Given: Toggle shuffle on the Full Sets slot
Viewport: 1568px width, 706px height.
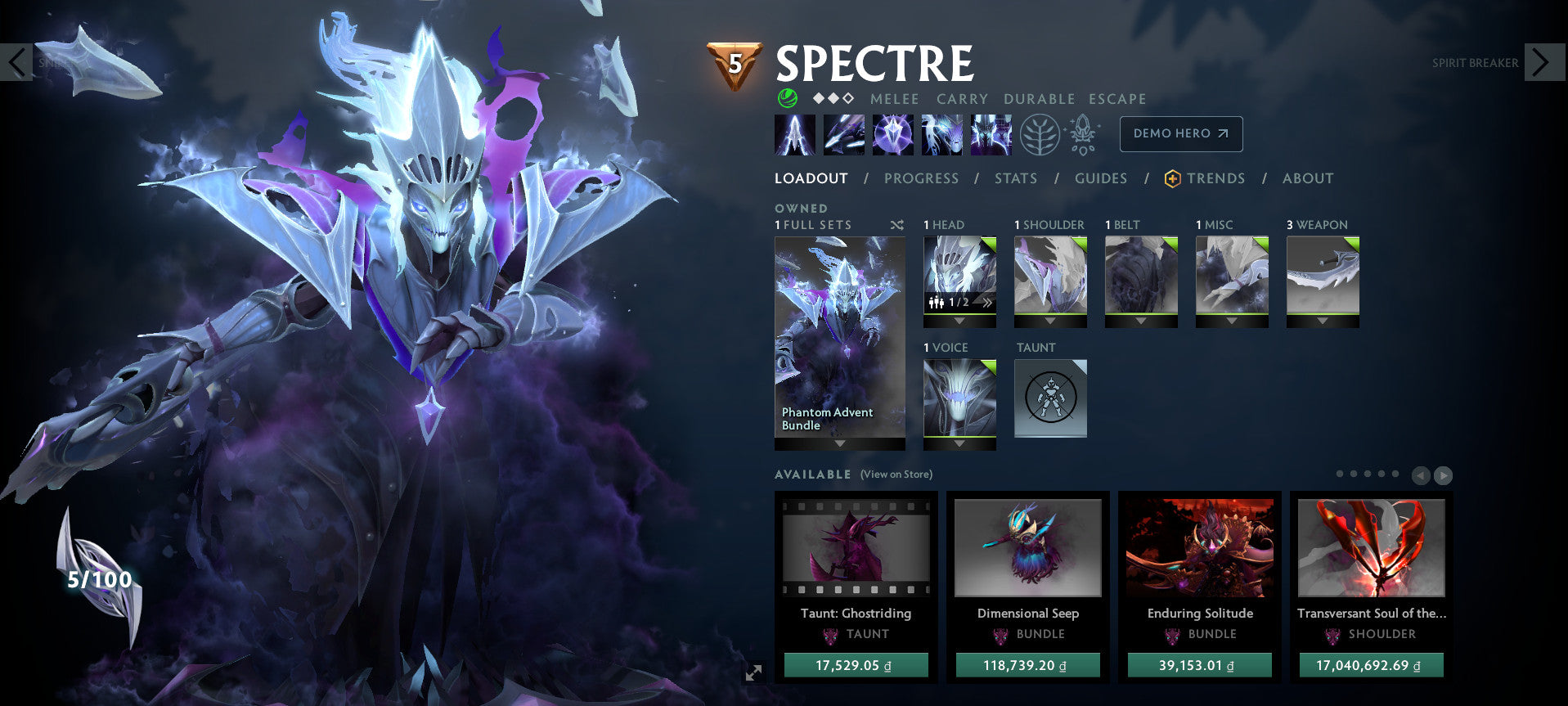Looking at the screenshot, I should 896,224.
